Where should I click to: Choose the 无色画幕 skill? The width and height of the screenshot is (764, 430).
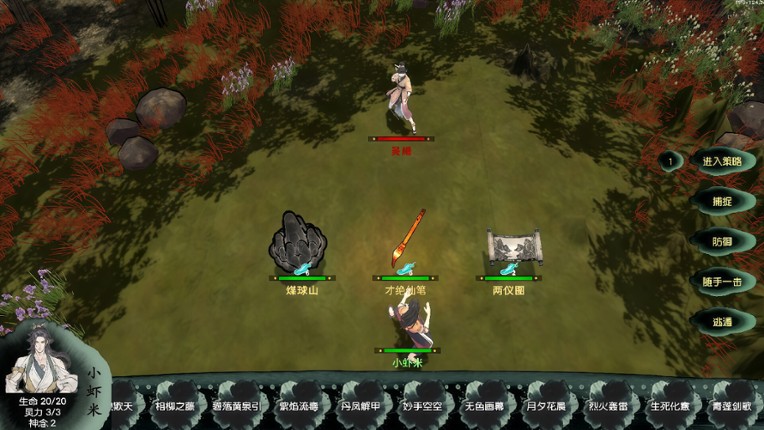[486, 406]
